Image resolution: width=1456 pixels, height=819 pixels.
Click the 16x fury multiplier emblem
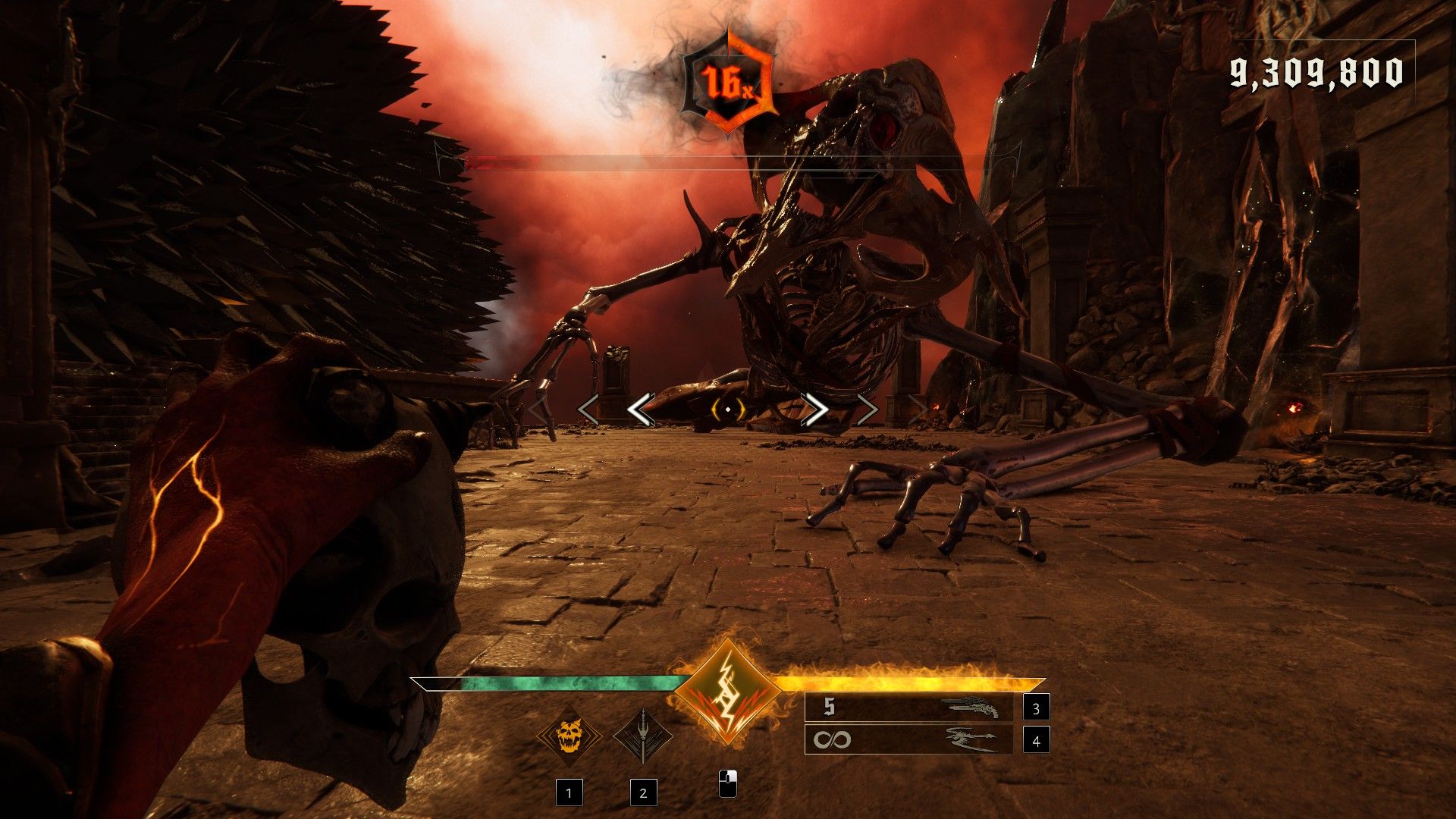[x=728, y=82]
